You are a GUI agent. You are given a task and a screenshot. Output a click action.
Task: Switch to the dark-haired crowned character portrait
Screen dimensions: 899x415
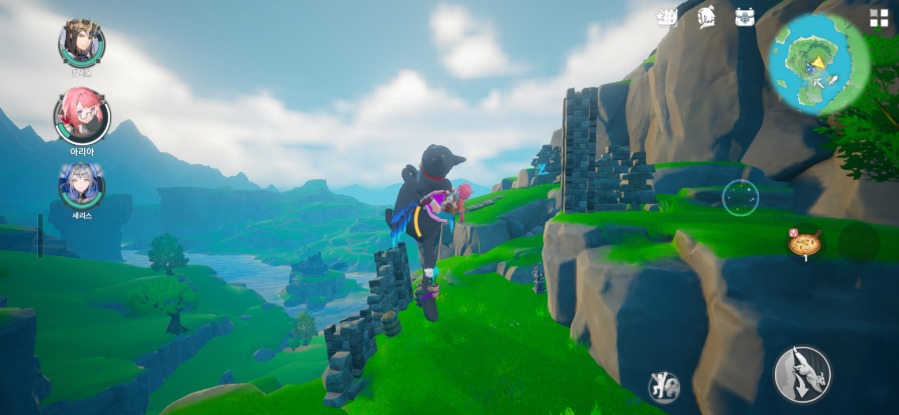(x=82, y=41)
